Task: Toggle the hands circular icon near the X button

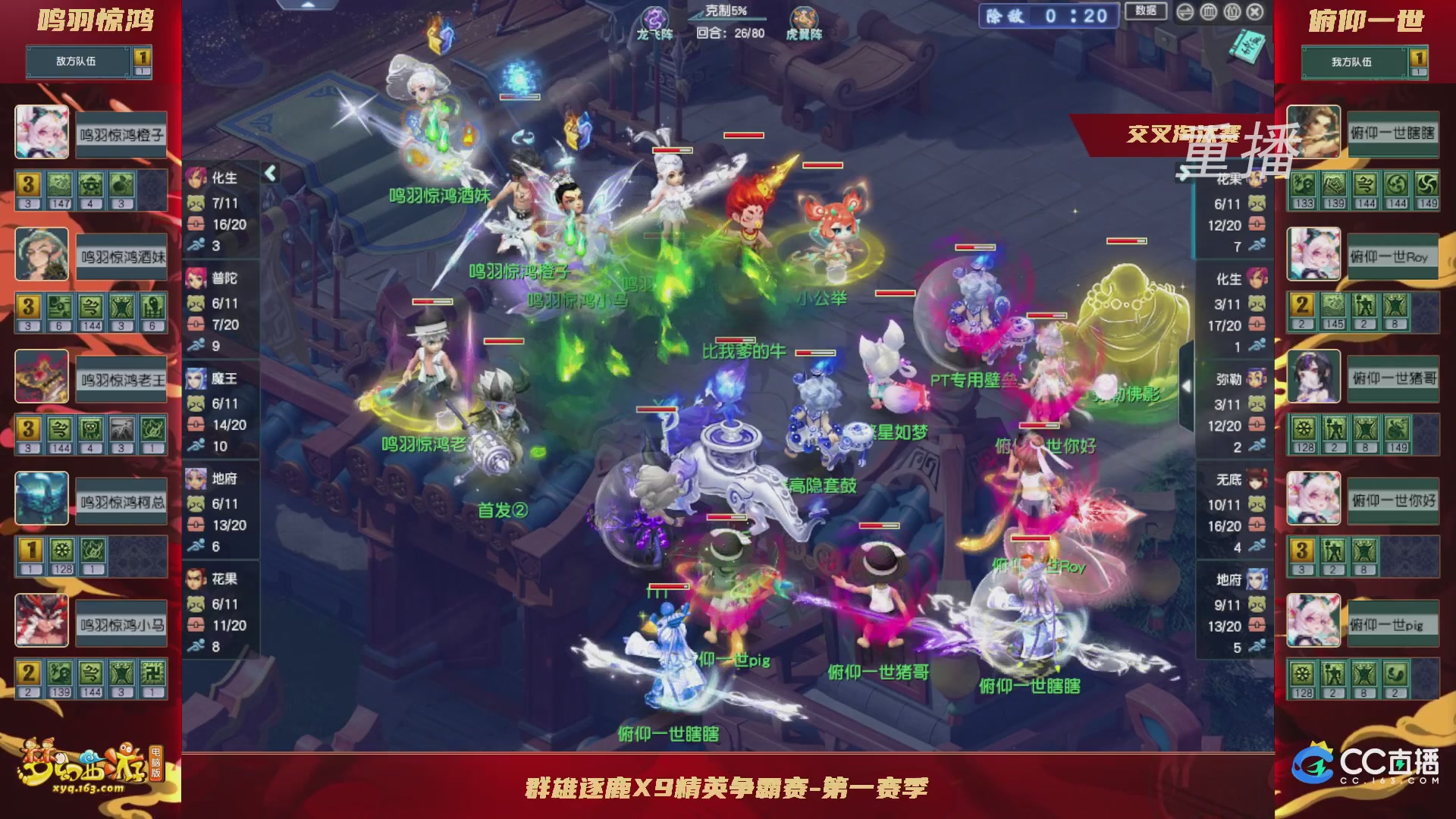Action: click(1232, 12)
